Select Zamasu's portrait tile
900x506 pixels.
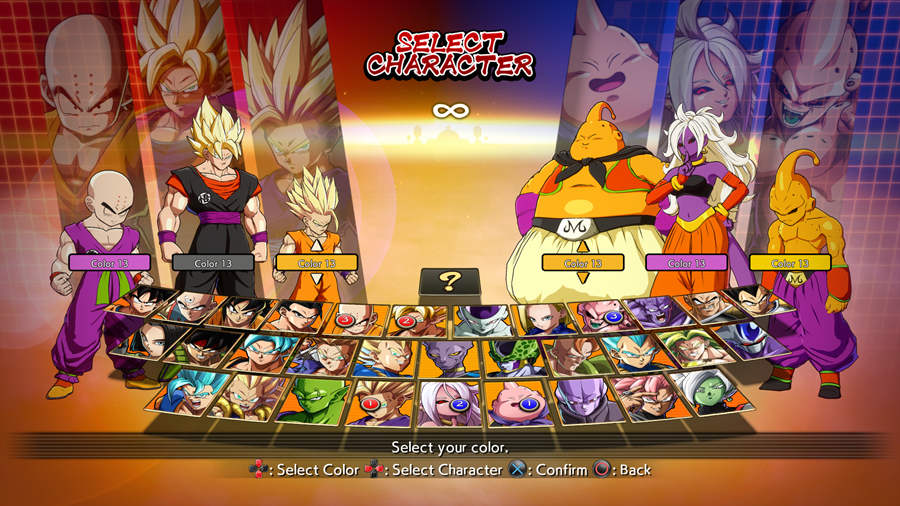[704, 391]
